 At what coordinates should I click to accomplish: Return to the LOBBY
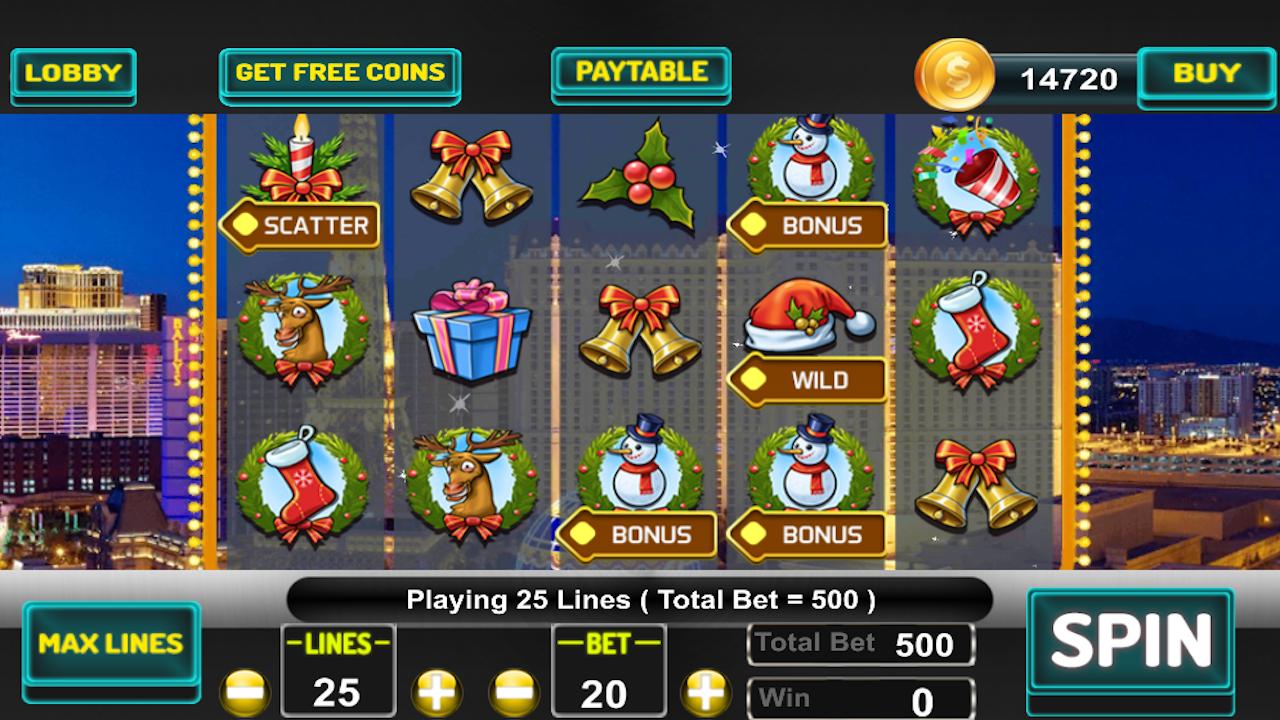click(x=73, y=73)
